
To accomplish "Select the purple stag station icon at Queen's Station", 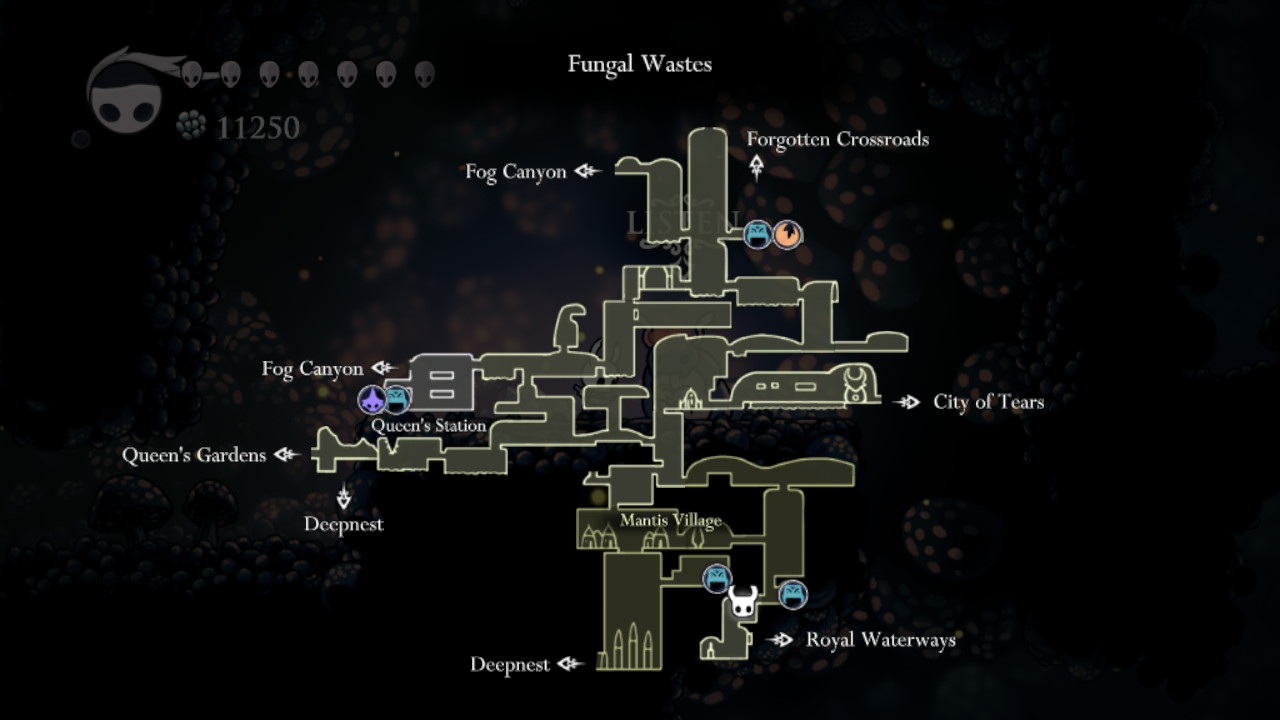I will pyautogui.click(x=369, y=400).
